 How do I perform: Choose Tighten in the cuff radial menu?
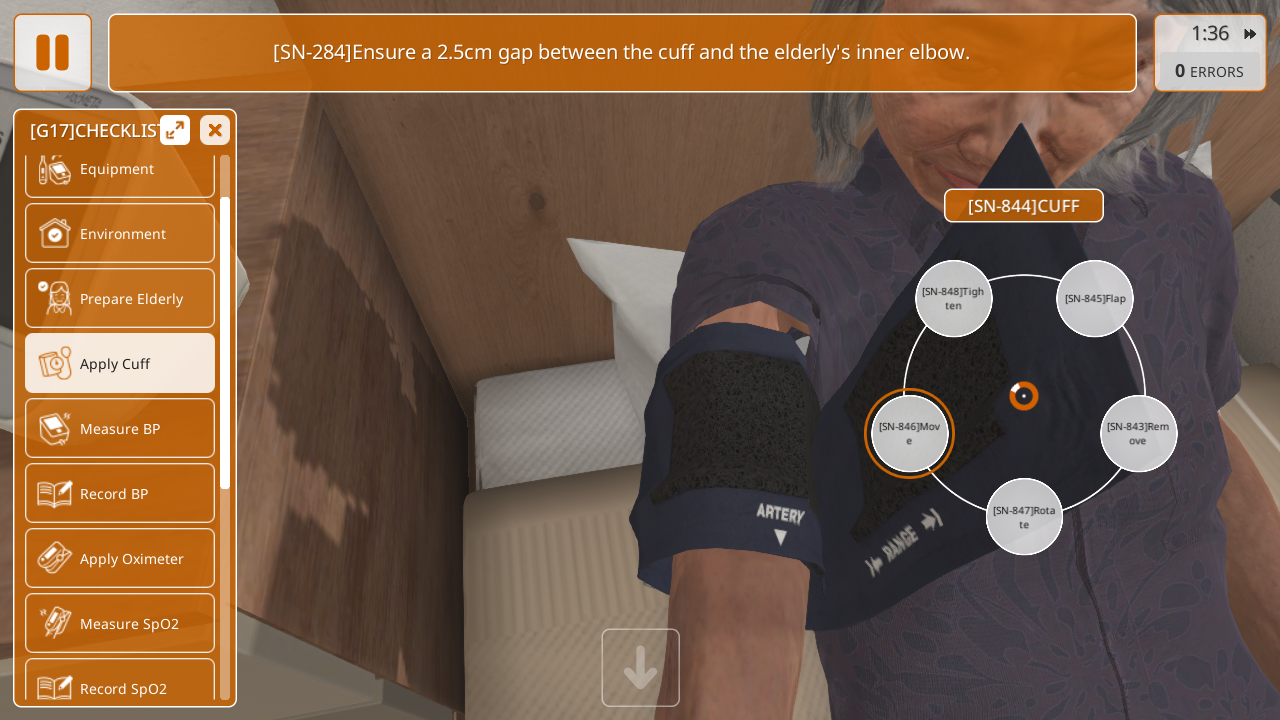pyautogui.click(x=953, y=299)
